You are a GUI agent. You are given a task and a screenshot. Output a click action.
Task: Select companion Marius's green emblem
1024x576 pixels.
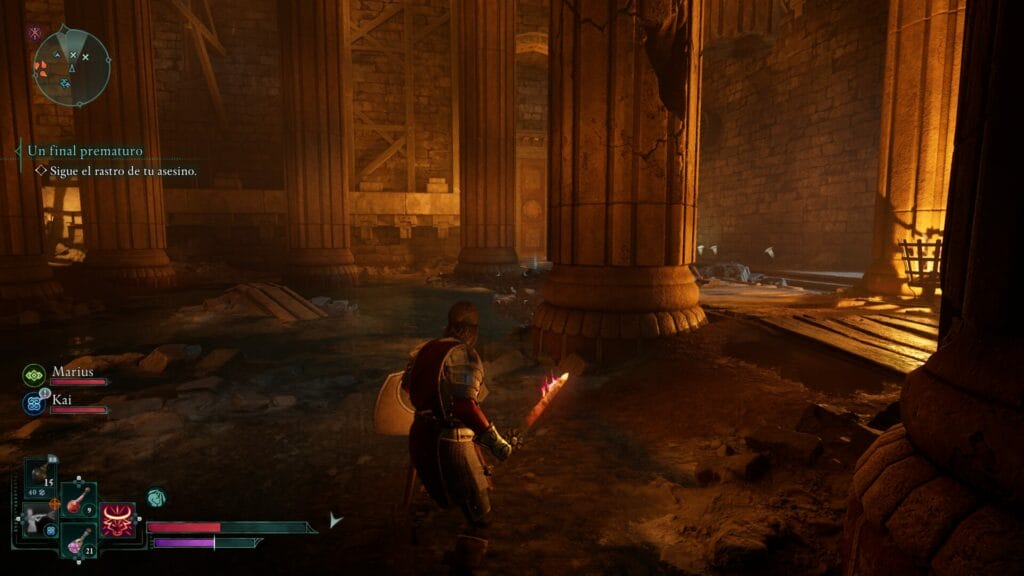33,375
